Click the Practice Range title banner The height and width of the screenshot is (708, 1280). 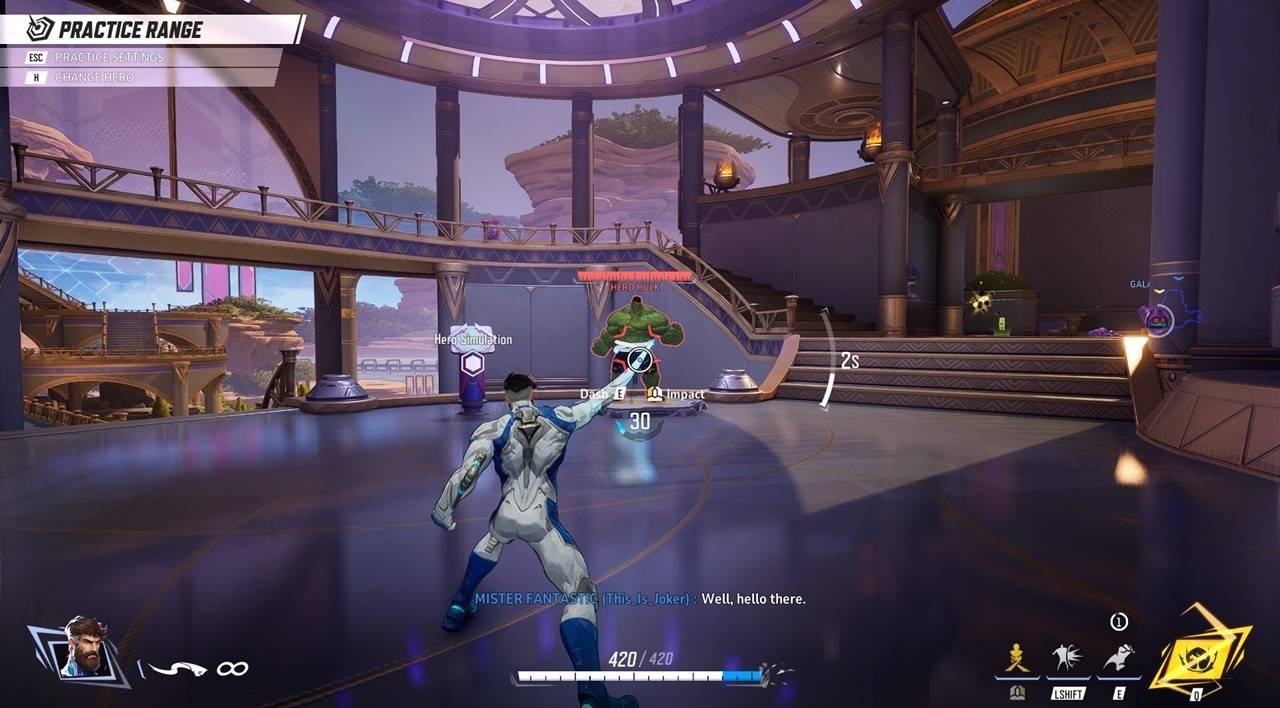click(130, 29)
